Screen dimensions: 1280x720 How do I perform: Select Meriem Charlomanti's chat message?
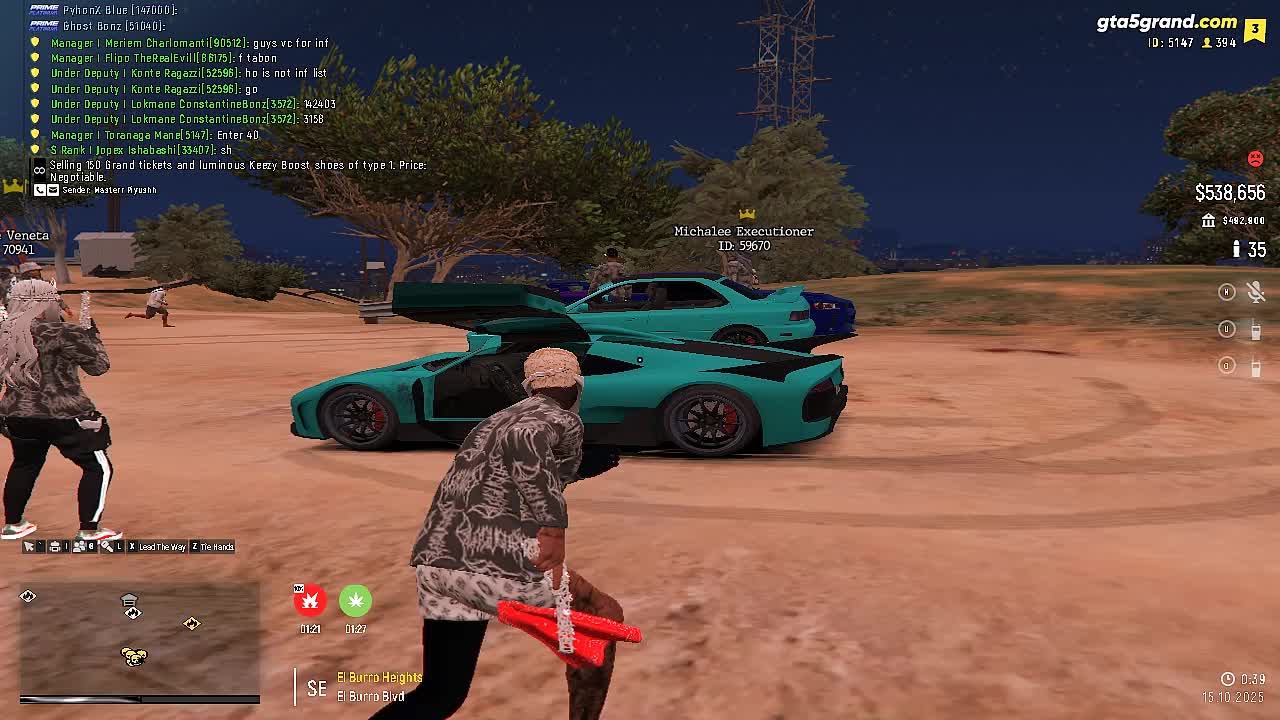[190, 43]
